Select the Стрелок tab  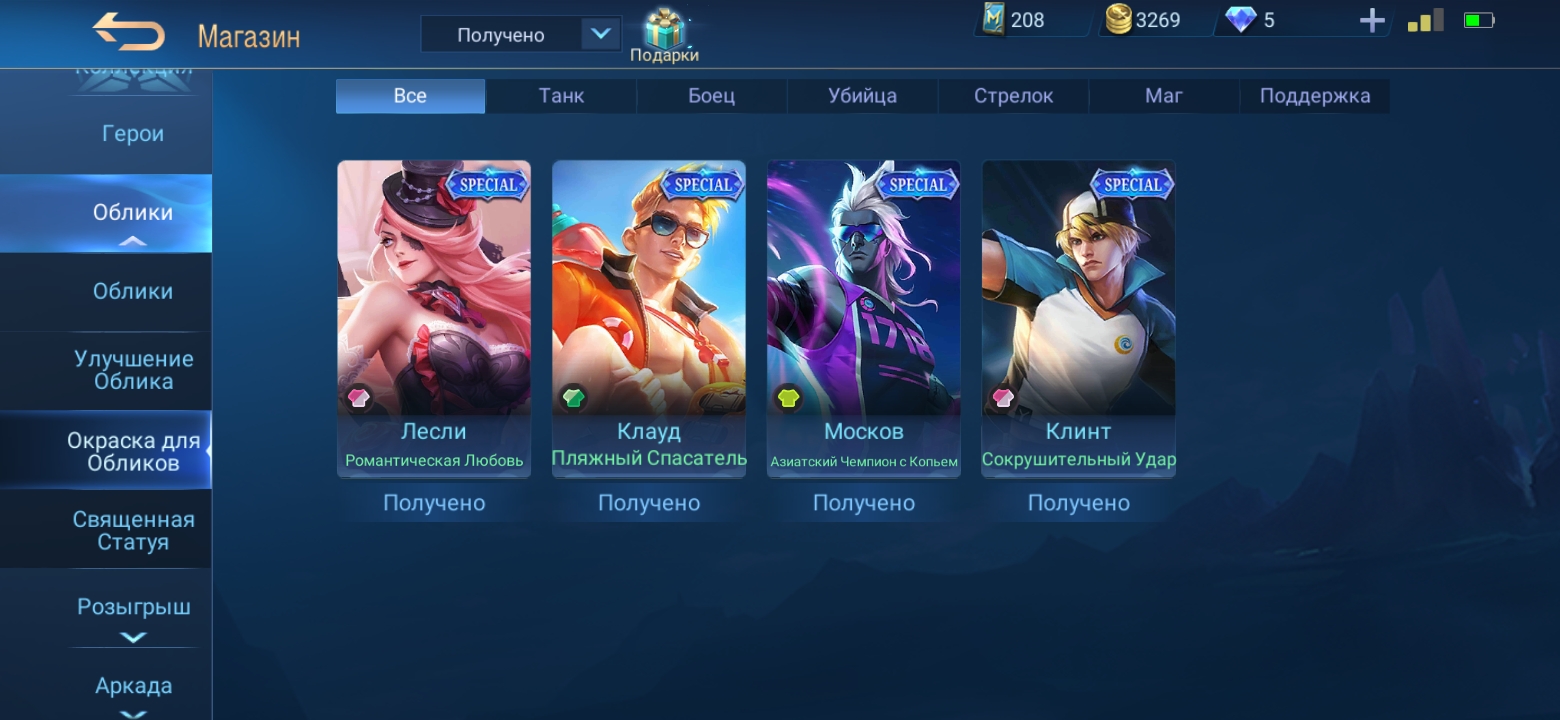coord(1013,96)
